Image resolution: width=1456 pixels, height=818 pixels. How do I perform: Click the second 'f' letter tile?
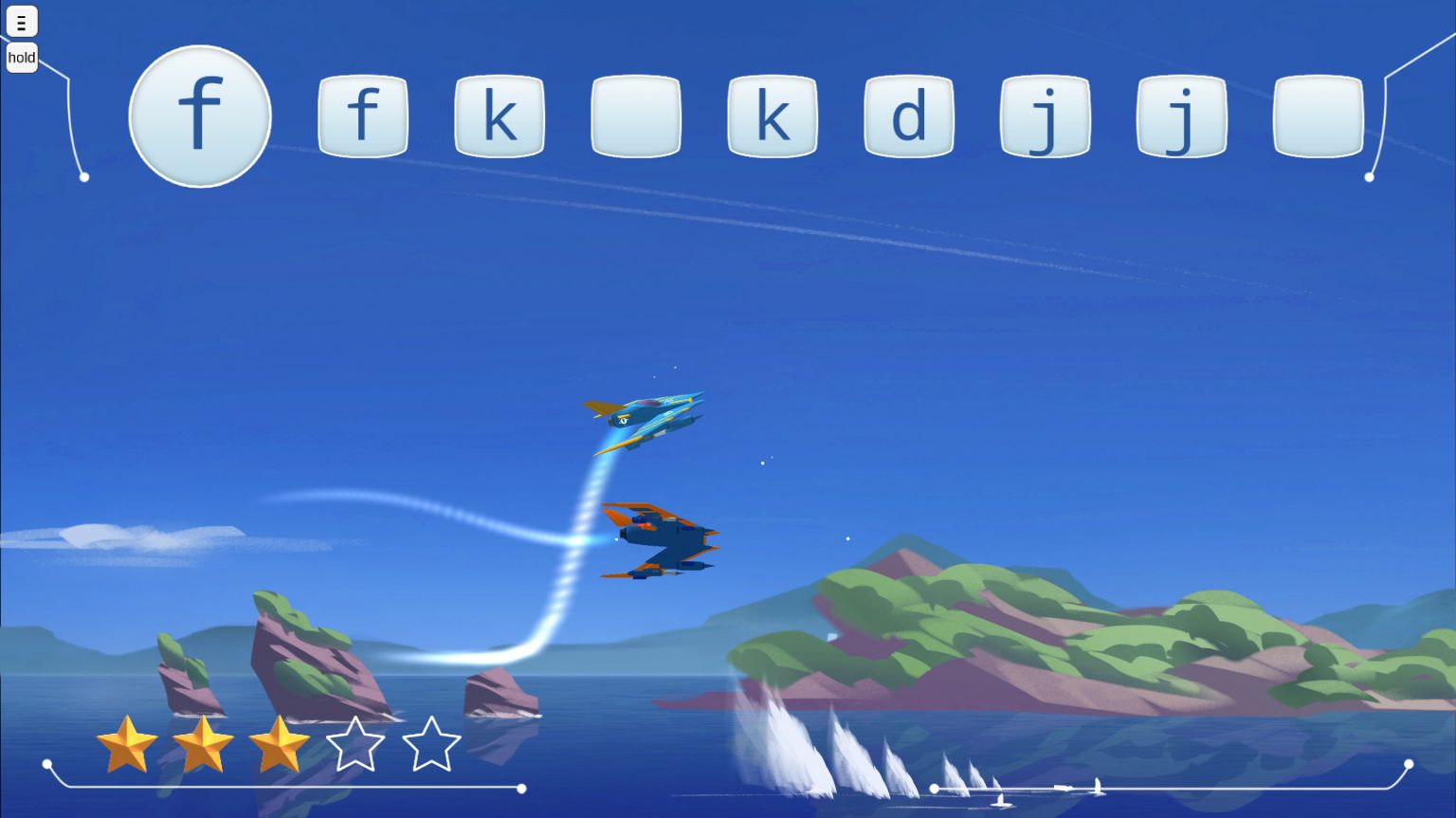[363, 116]
